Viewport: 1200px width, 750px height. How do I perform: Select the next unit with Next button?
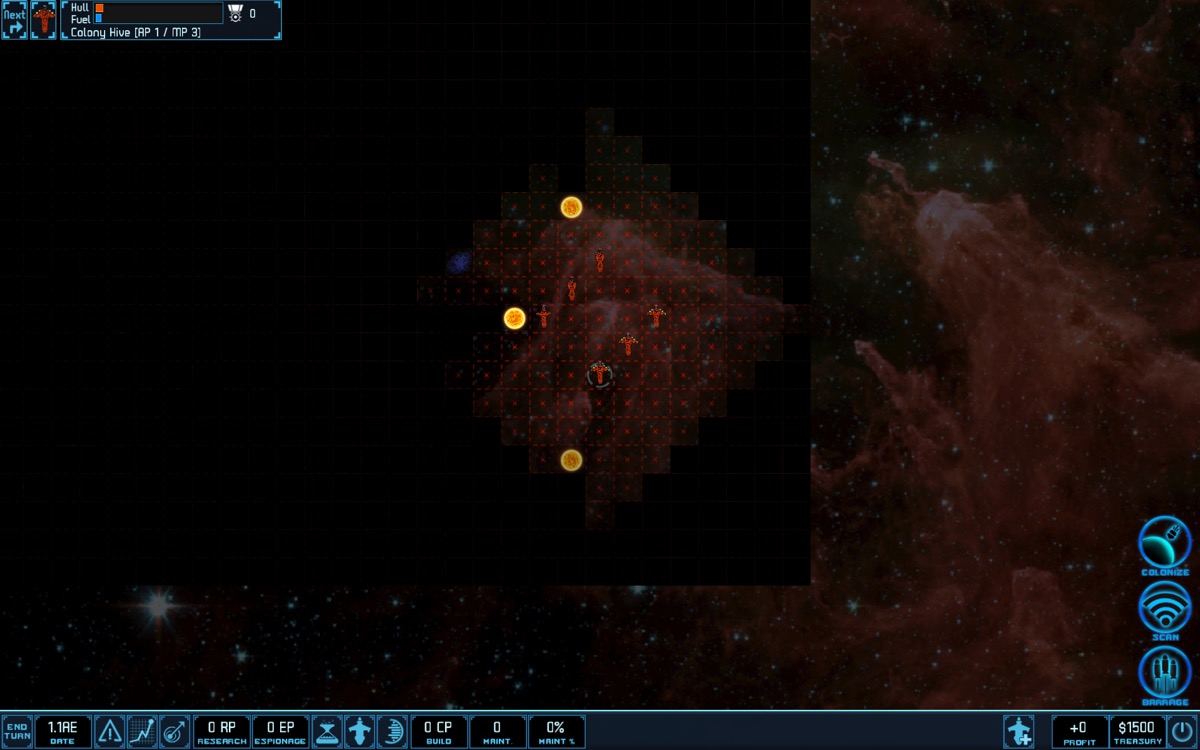pyautogui.click(x=15, y=20)
